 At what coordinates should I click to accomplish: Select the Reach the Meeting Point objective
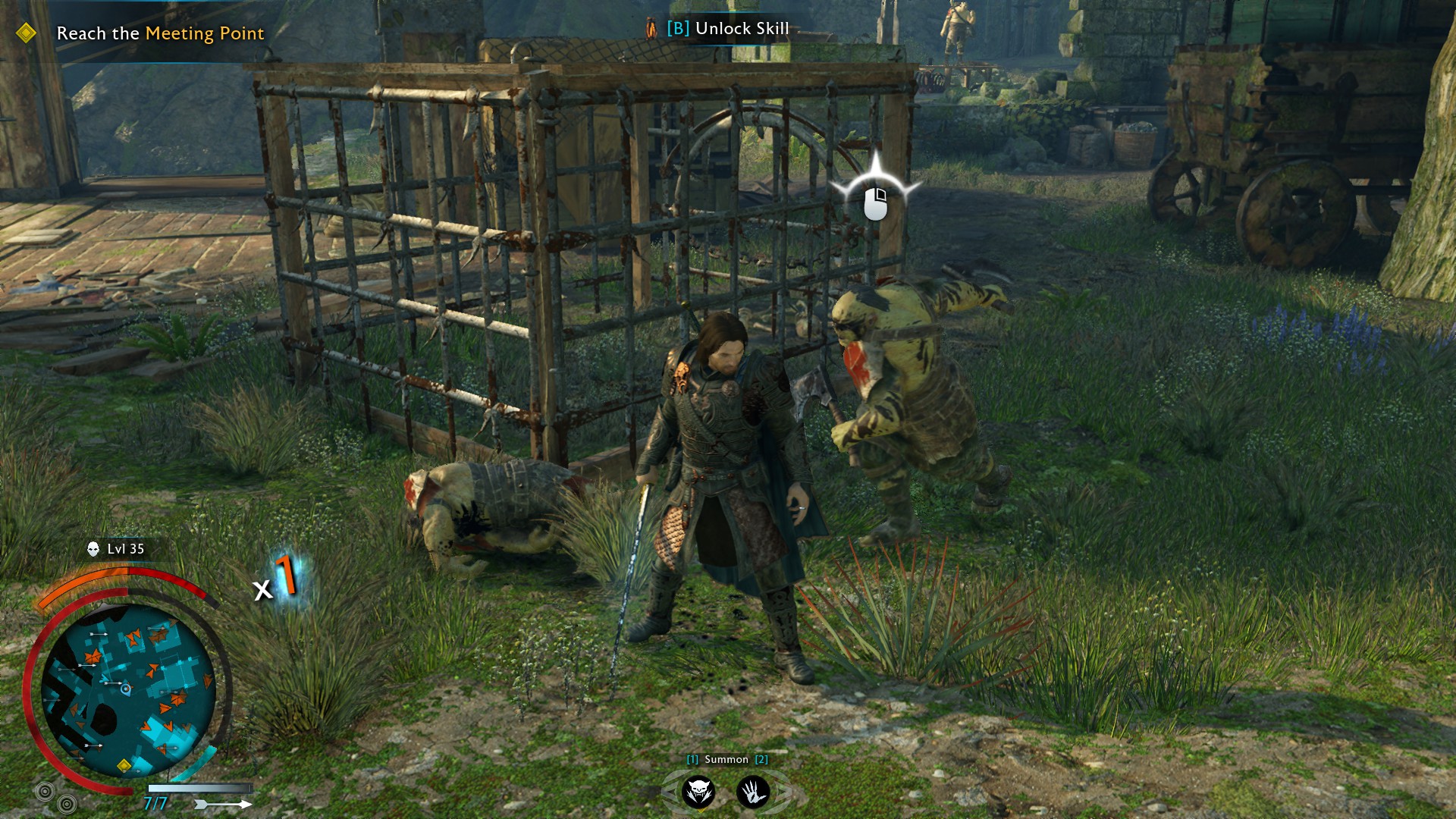(x=160, y=33)
